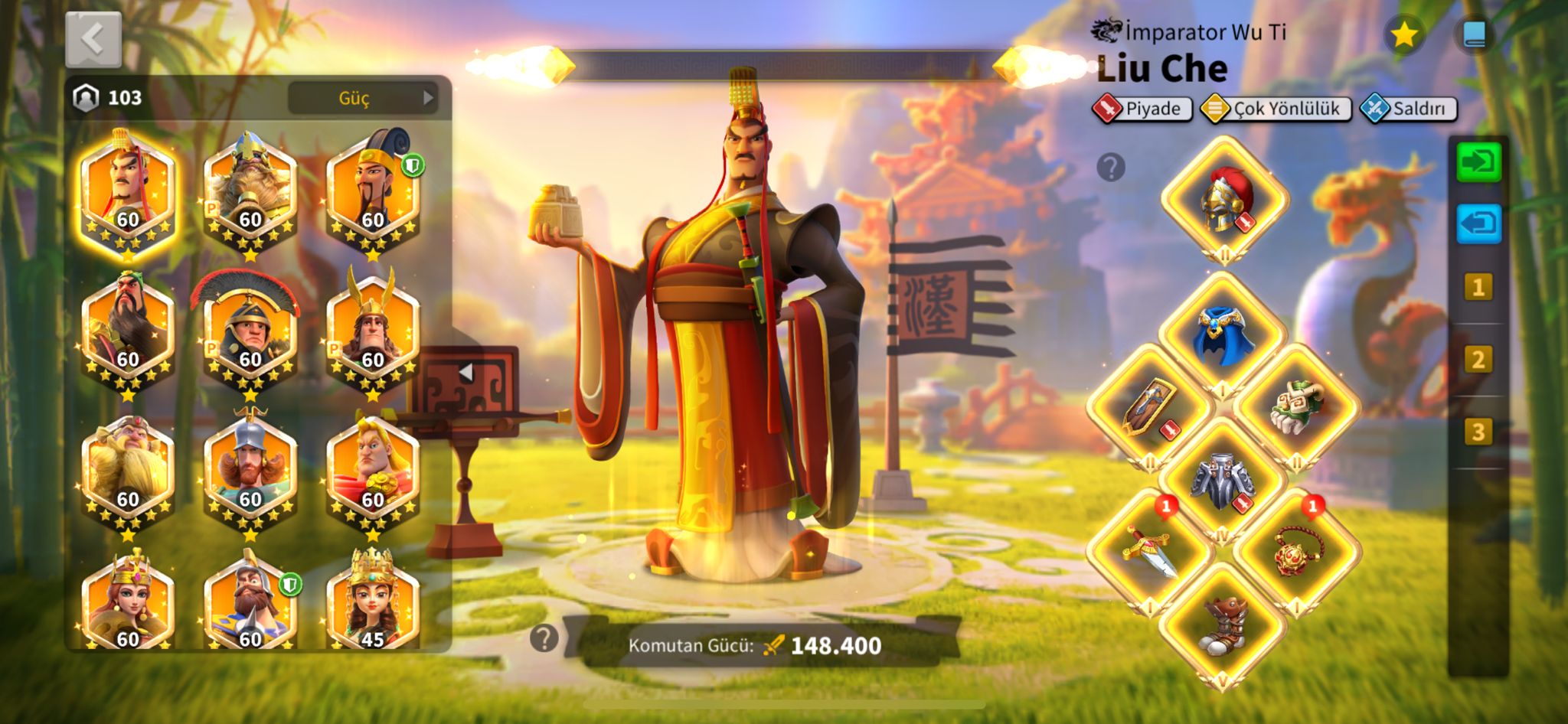Open the help icon beside the helmet
Viewport: 1568px width, 724px height.
(1111, 167)
